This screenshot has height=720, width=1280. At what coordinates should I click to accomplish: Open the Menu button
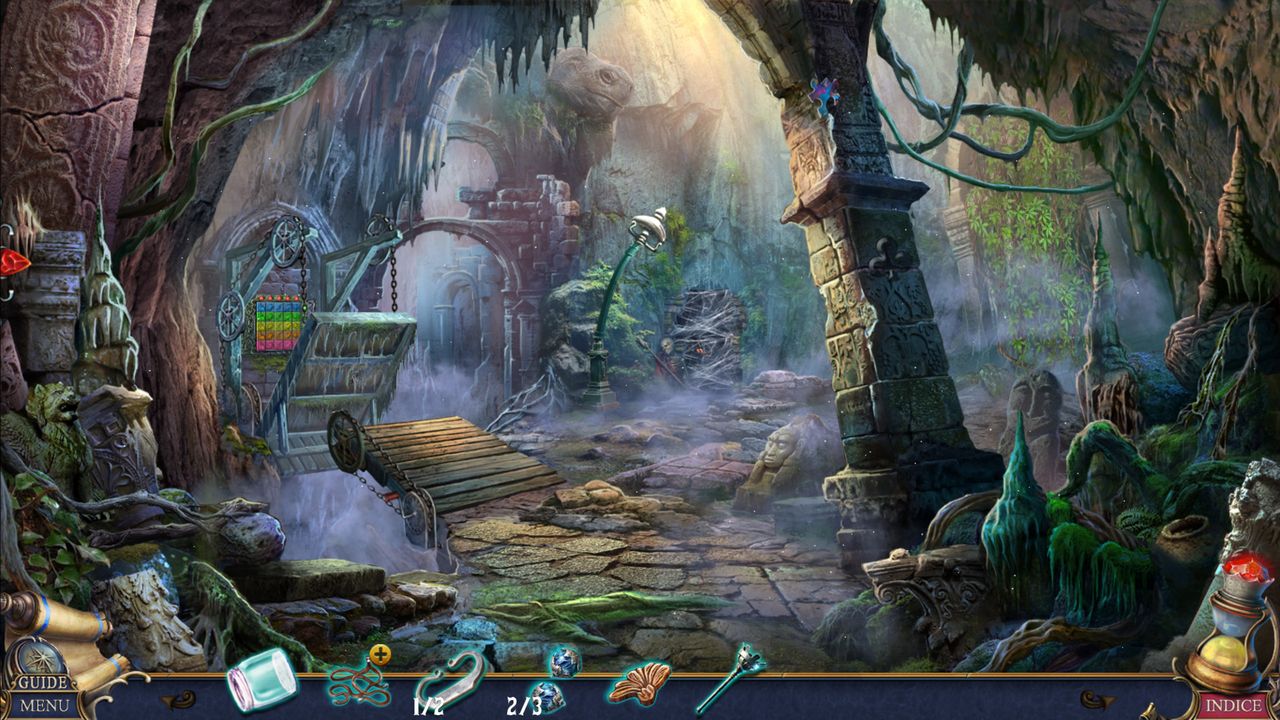coord(46,706)
